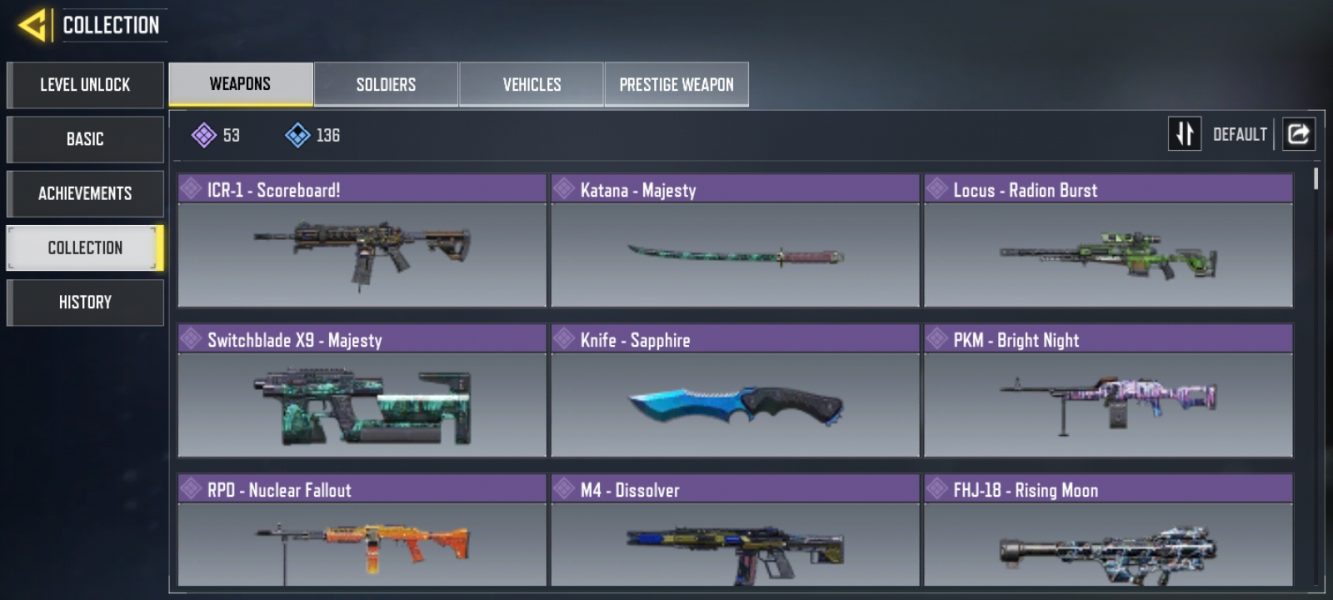Viewport: 1333px width, 600px height.
Task: Toggle the Default sort order button
Action: pos(1185,134)
